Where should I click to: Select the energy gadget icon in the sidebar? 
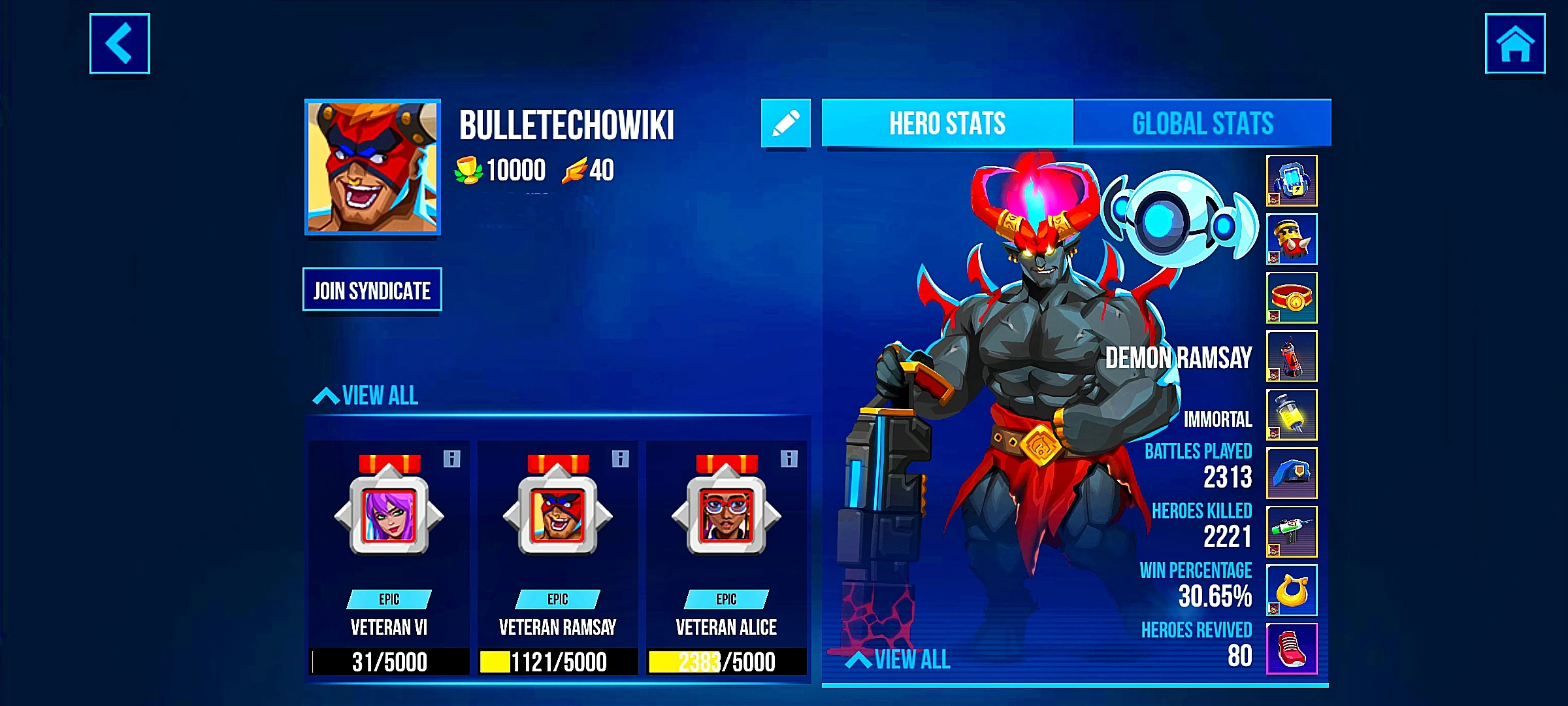1292,182
